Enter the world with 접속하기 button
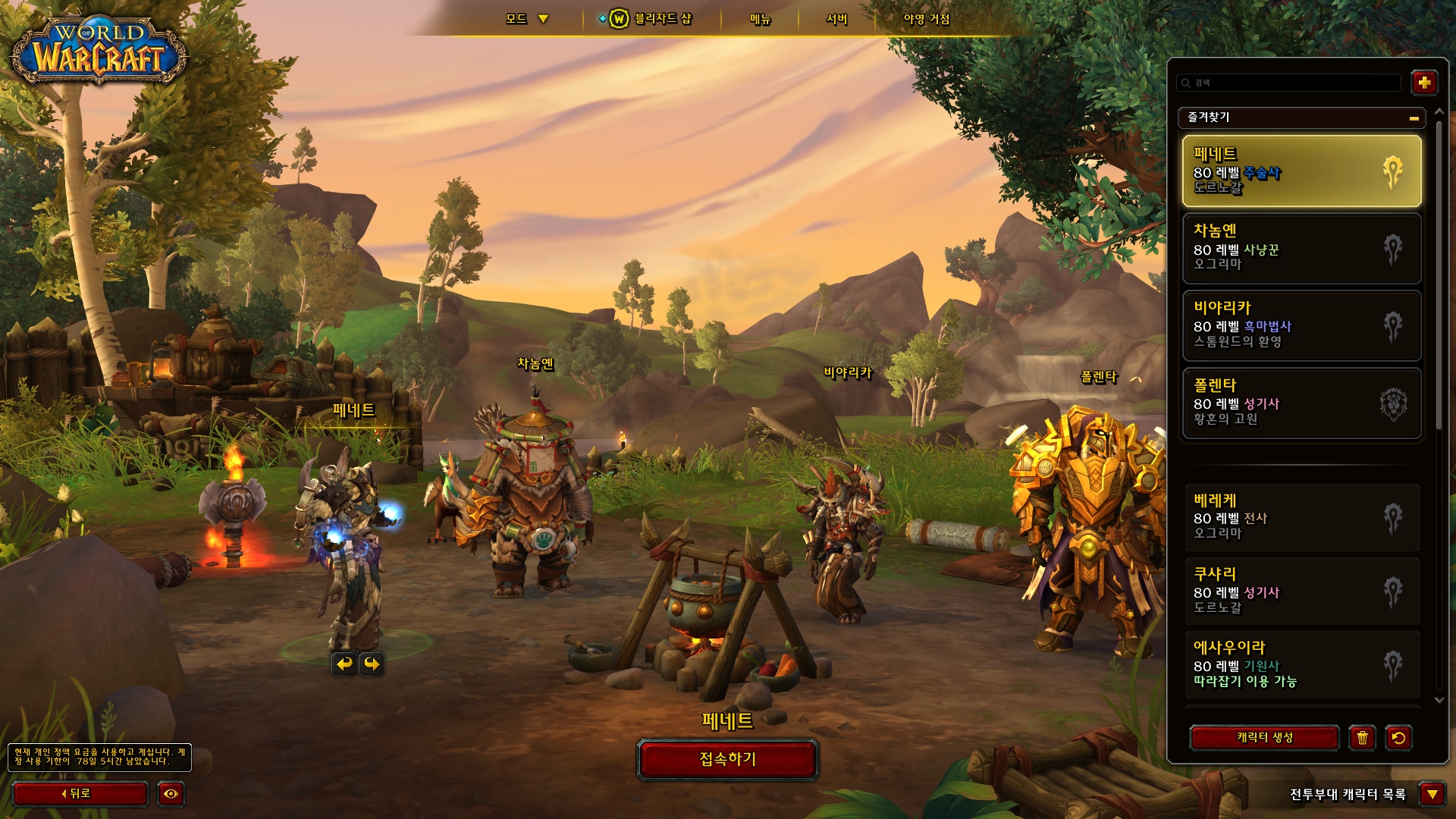Viewport: 1456px width, 819px height. (727, 759)
